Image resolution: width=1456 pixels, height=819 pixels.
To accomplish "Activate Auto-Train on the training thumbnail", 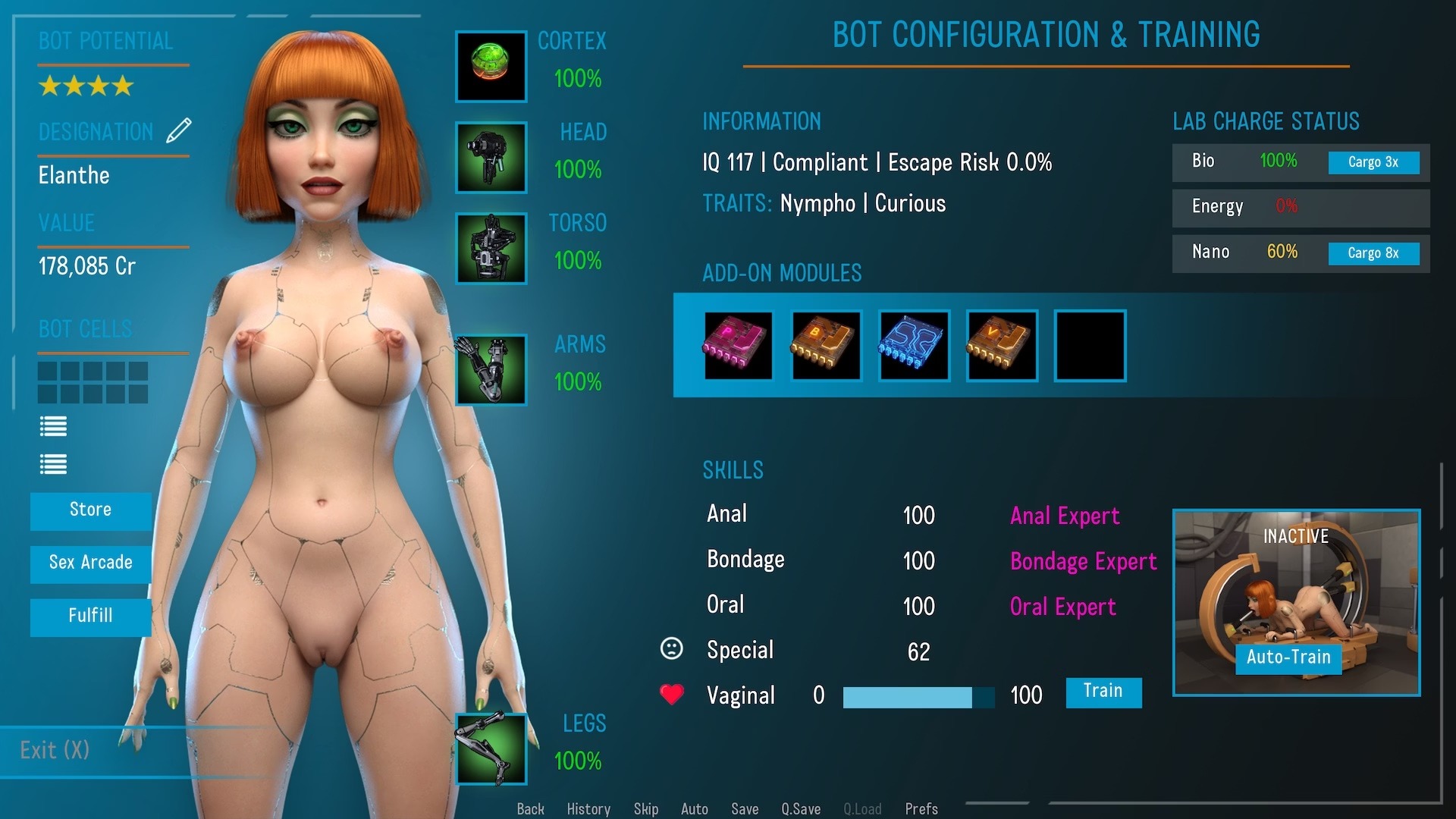I will pos(1288,657).
